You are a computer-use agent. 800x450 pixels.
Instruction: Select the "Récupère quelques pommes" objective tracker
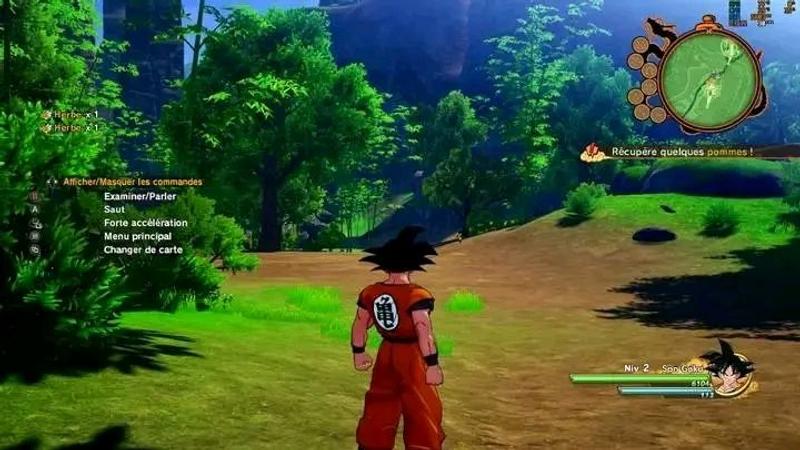(681, 152)
